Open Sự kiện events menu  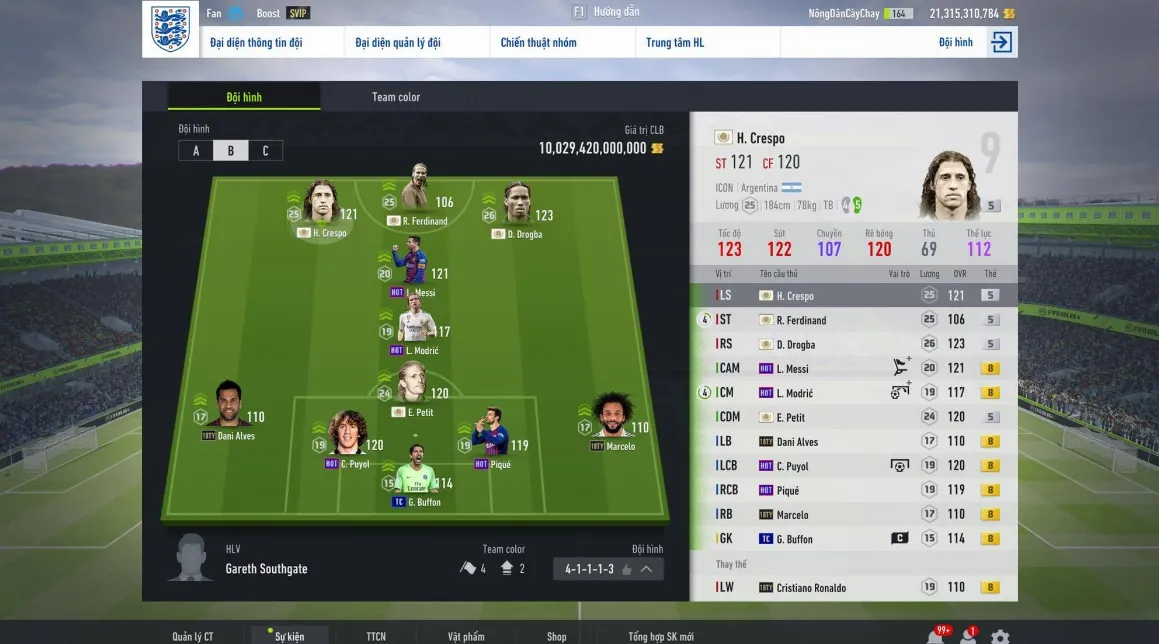pos(290,636)
